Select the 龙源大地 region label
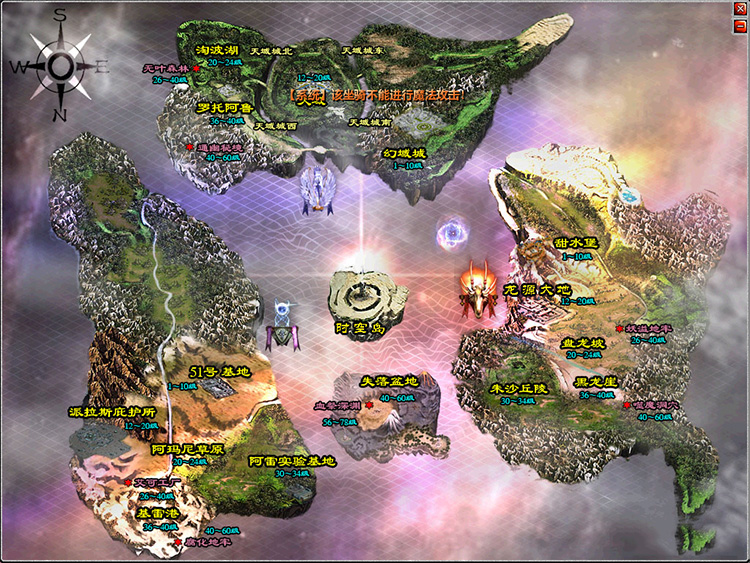750x563 pixels. pos(545,289)
